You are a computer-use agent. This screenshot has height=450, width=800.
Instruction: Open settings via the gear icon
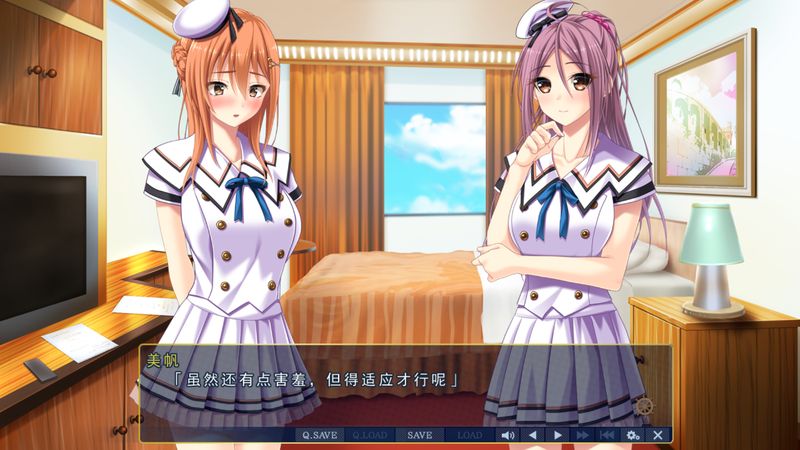[633, 435]
